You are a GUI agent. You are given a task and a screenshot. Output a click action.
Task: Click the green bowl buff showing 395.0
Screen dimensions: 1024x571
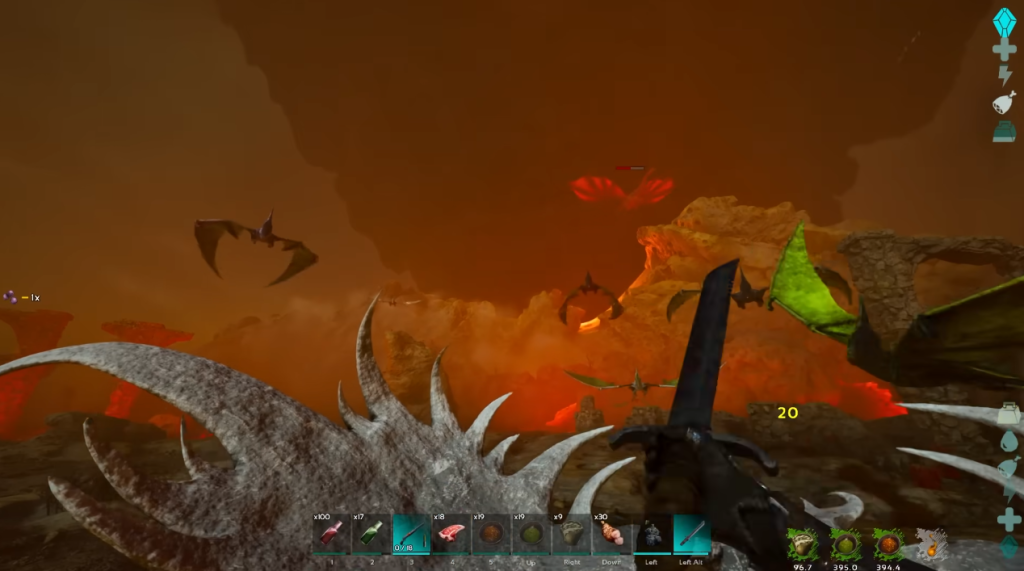point(846,545)
